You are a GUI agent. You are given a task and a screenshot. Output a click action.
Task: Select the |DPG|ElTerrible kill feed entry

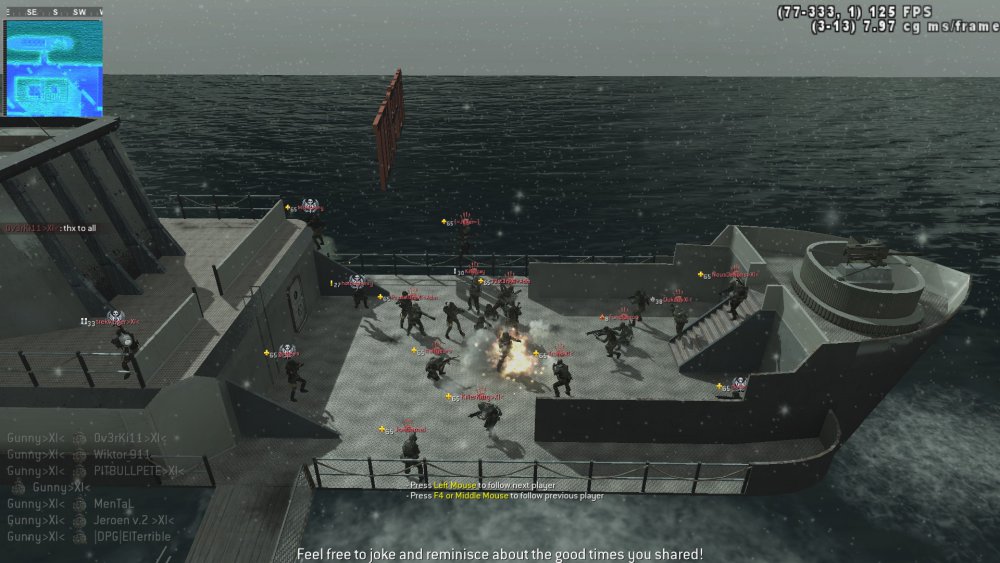[89, 536]
